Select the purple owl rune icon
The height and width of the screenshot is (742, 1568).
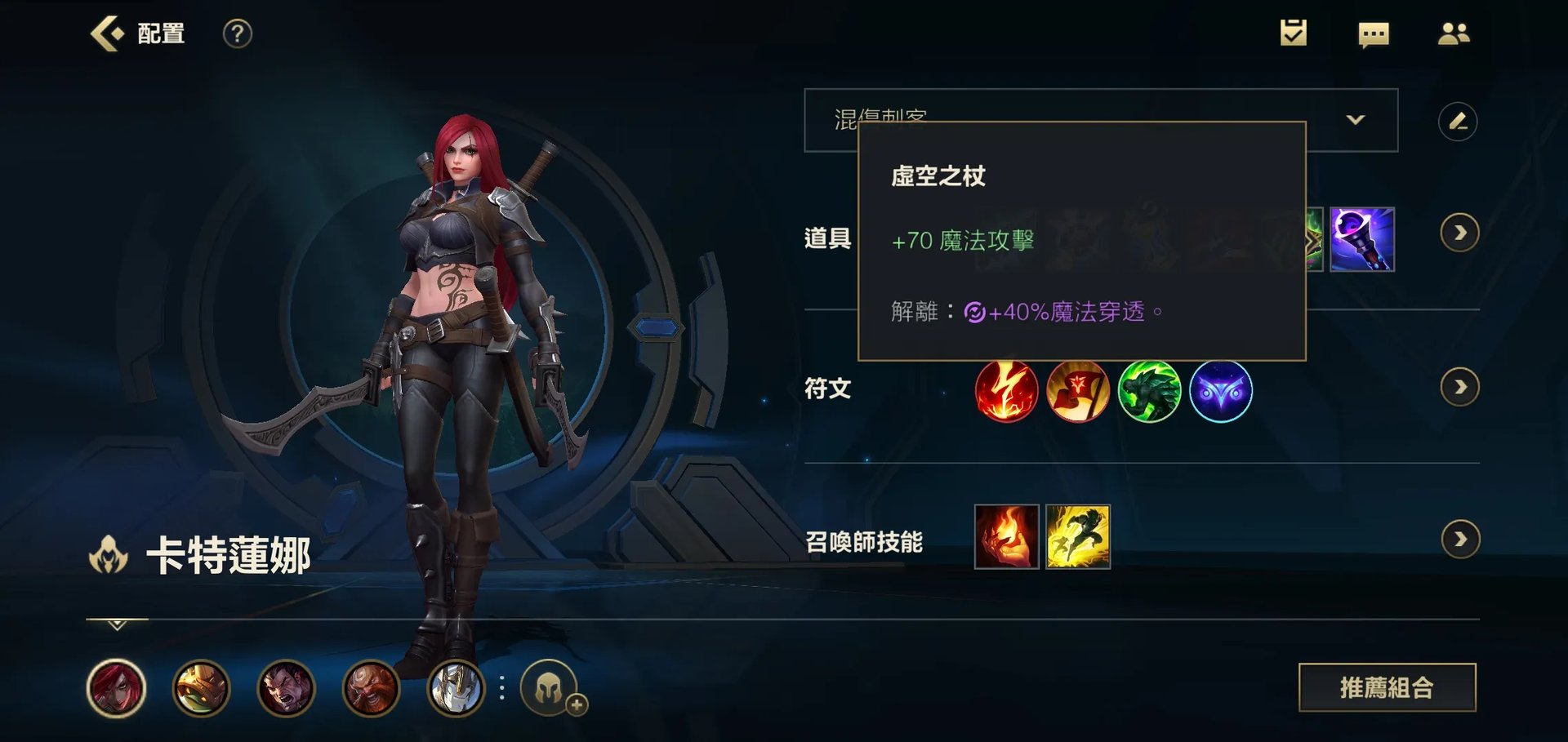coord(1223,392)
